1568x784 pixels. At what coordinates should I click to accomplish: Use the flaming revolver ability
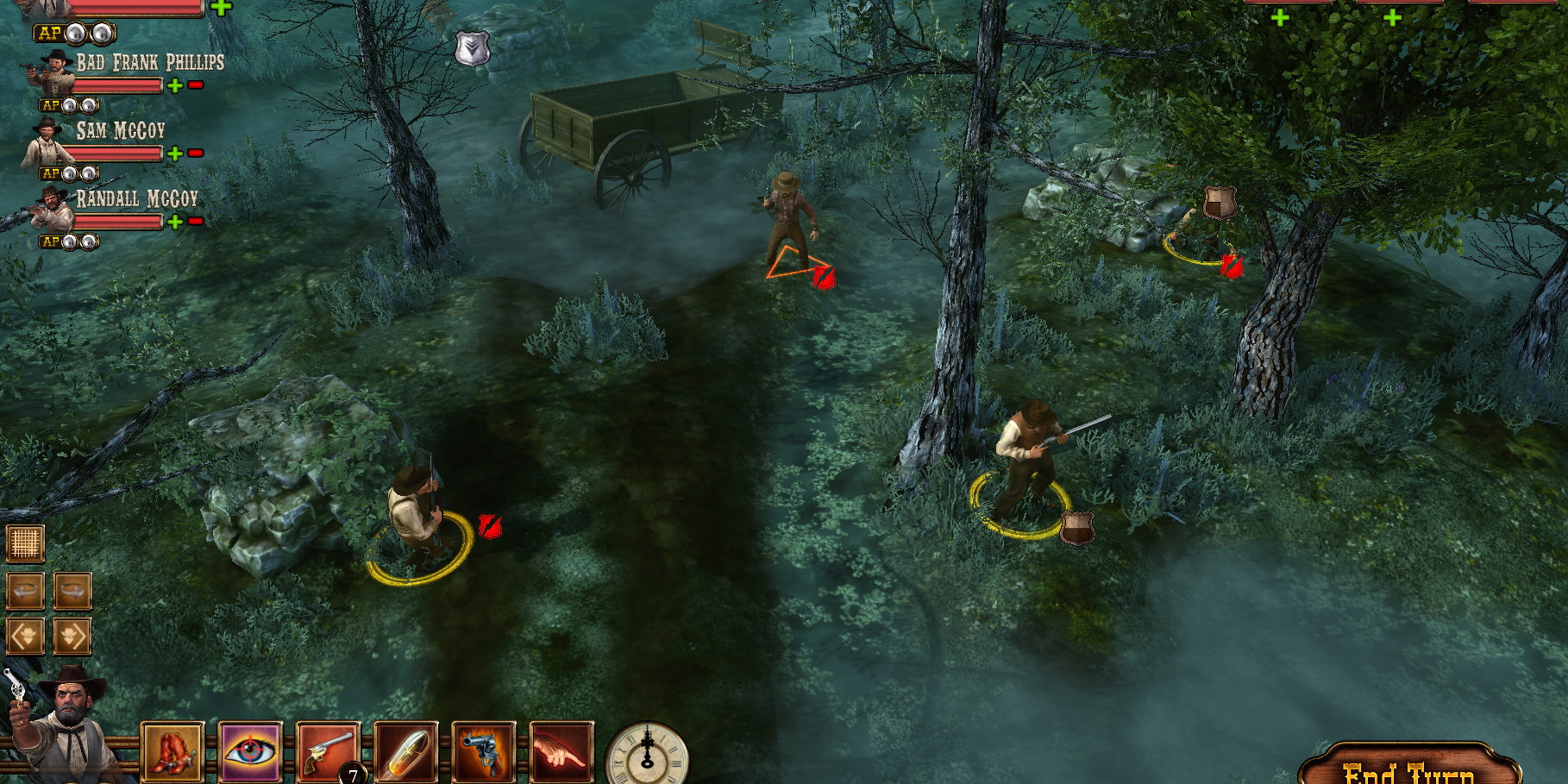point(483,751)
